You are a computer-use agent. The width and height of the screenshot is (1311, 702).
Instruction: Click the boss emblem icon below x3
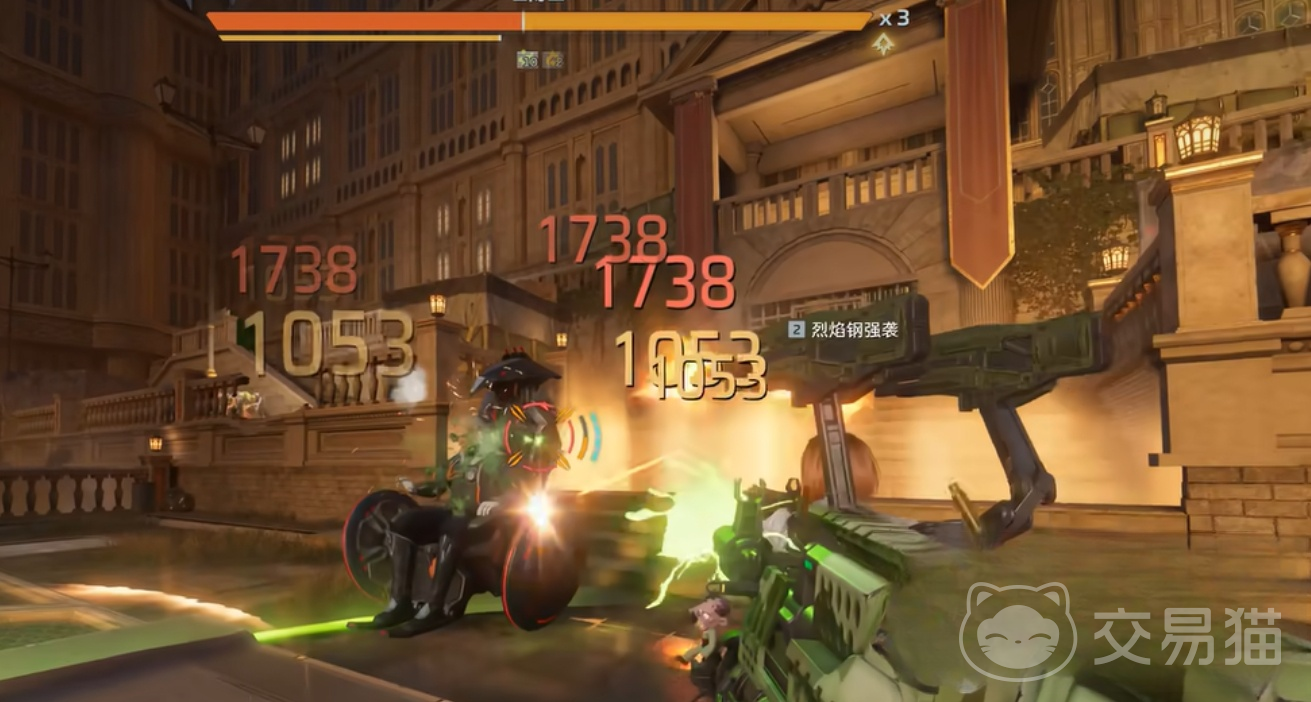click(x=882, y=43)
